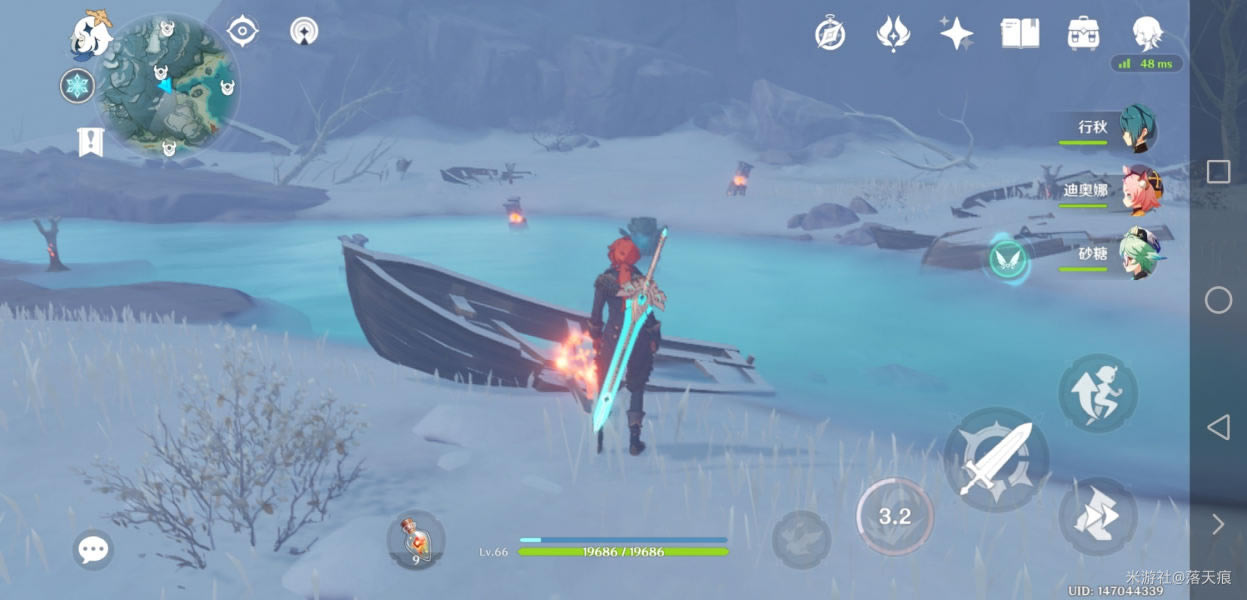1247x600 pixels.
Task: Open the chat speech bubble
Action: click(x=93, y=549)
